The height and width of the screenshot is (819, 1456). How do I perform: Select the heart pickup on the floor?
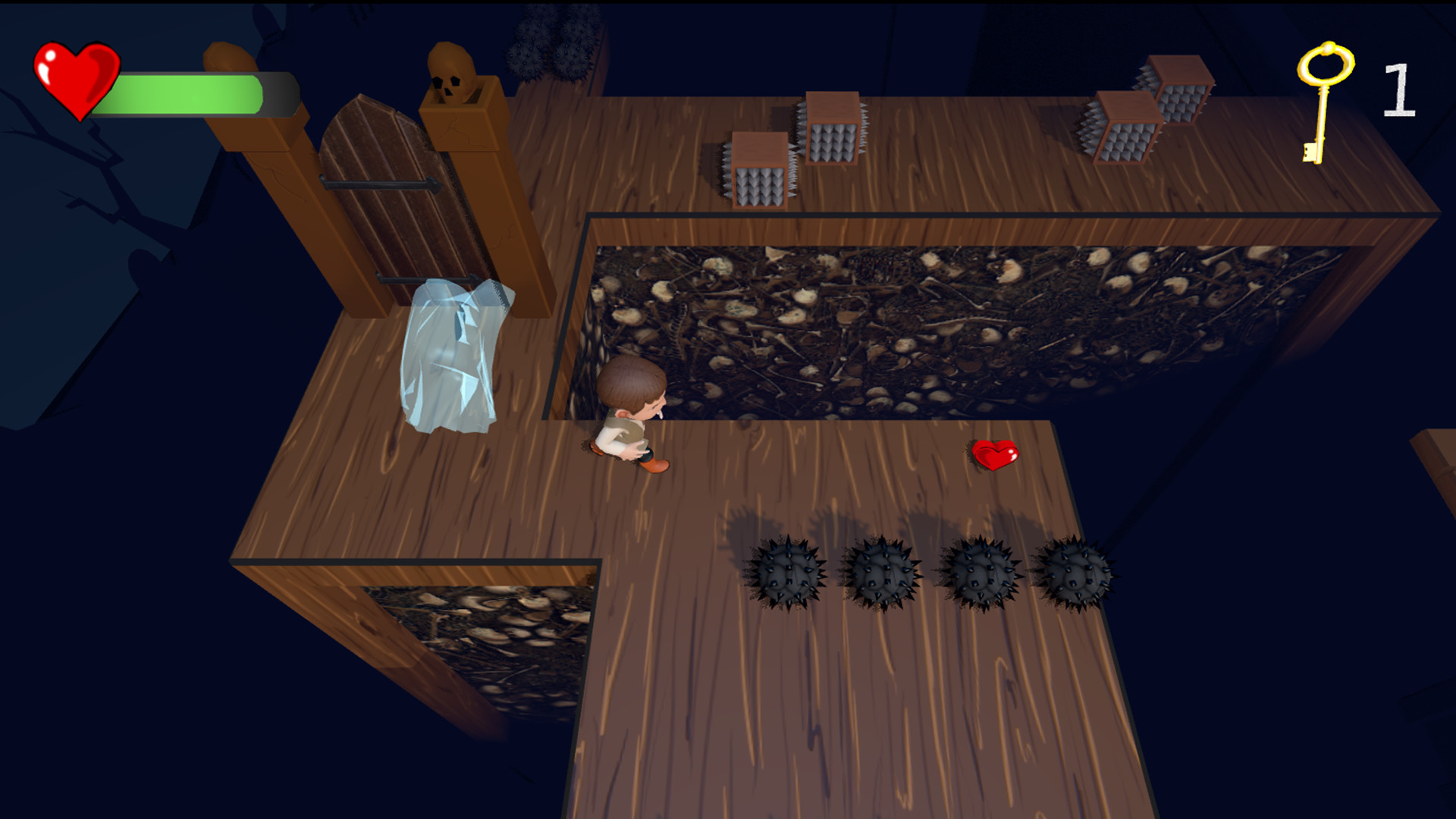(995, 455)
